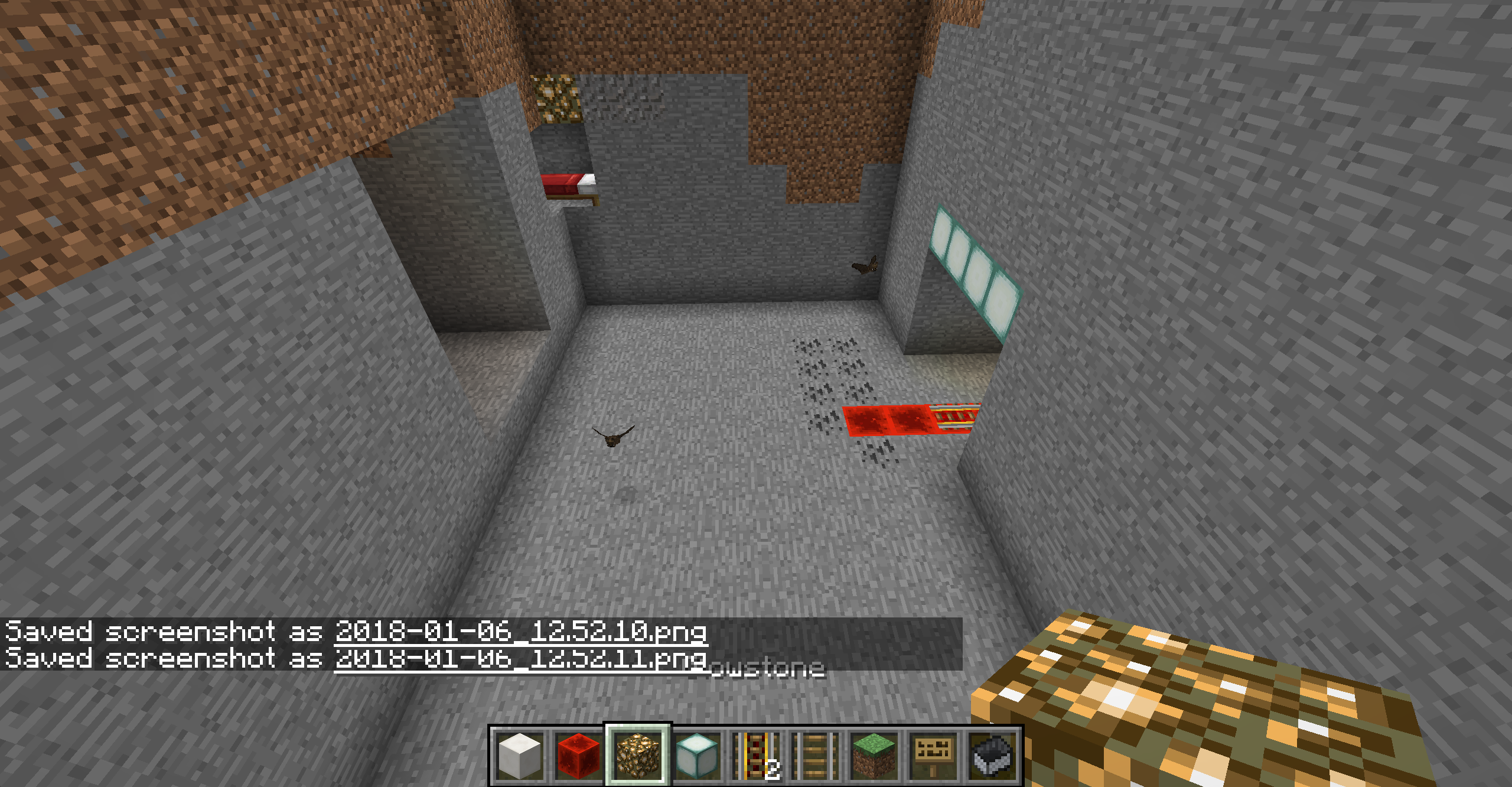Select the glowstone hotbar slot
Screen dimensions: 1512x787
pyautogui.click(x=638, y=756)
